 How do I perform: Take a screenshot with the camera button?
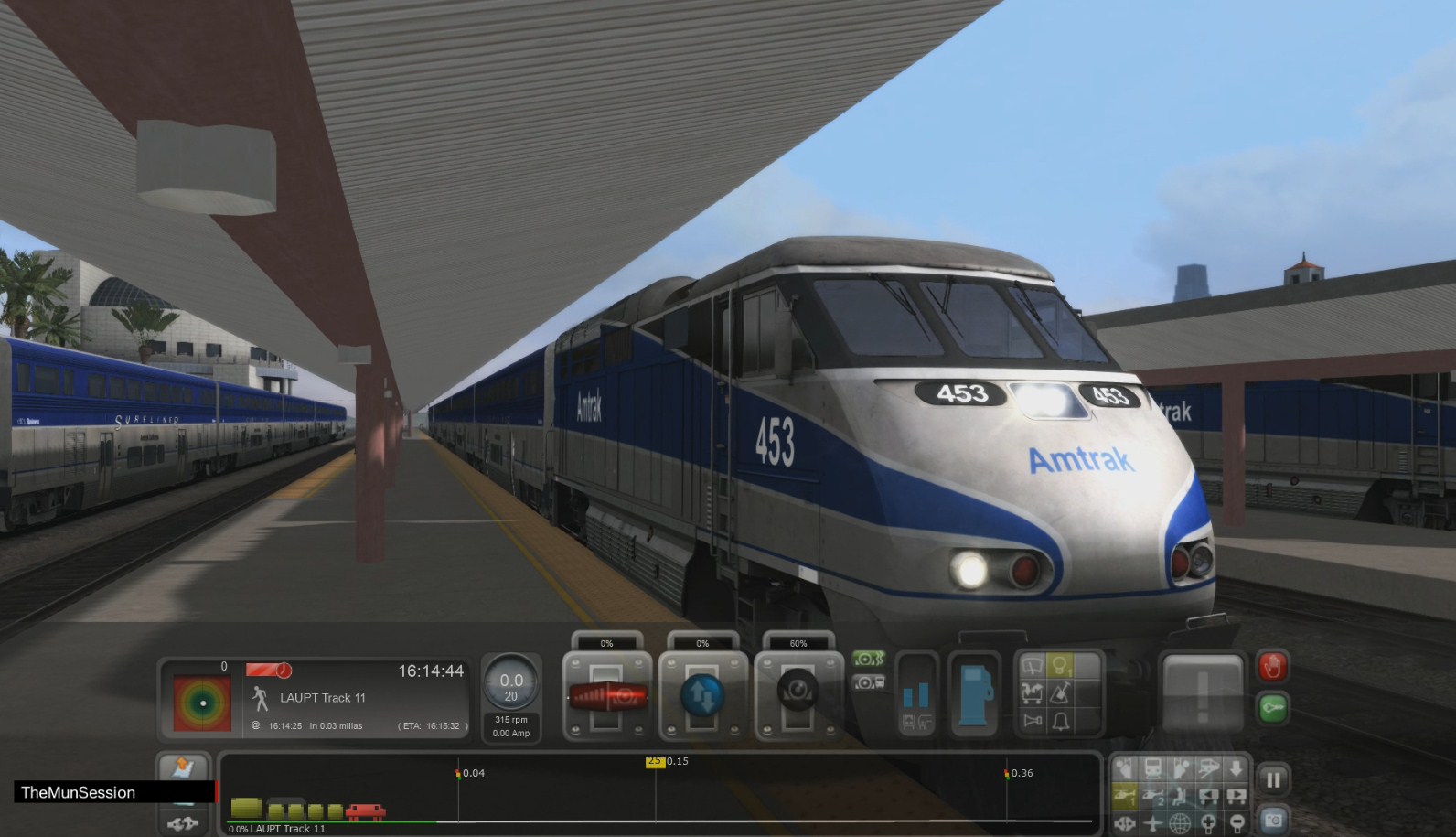point(1275,821)
